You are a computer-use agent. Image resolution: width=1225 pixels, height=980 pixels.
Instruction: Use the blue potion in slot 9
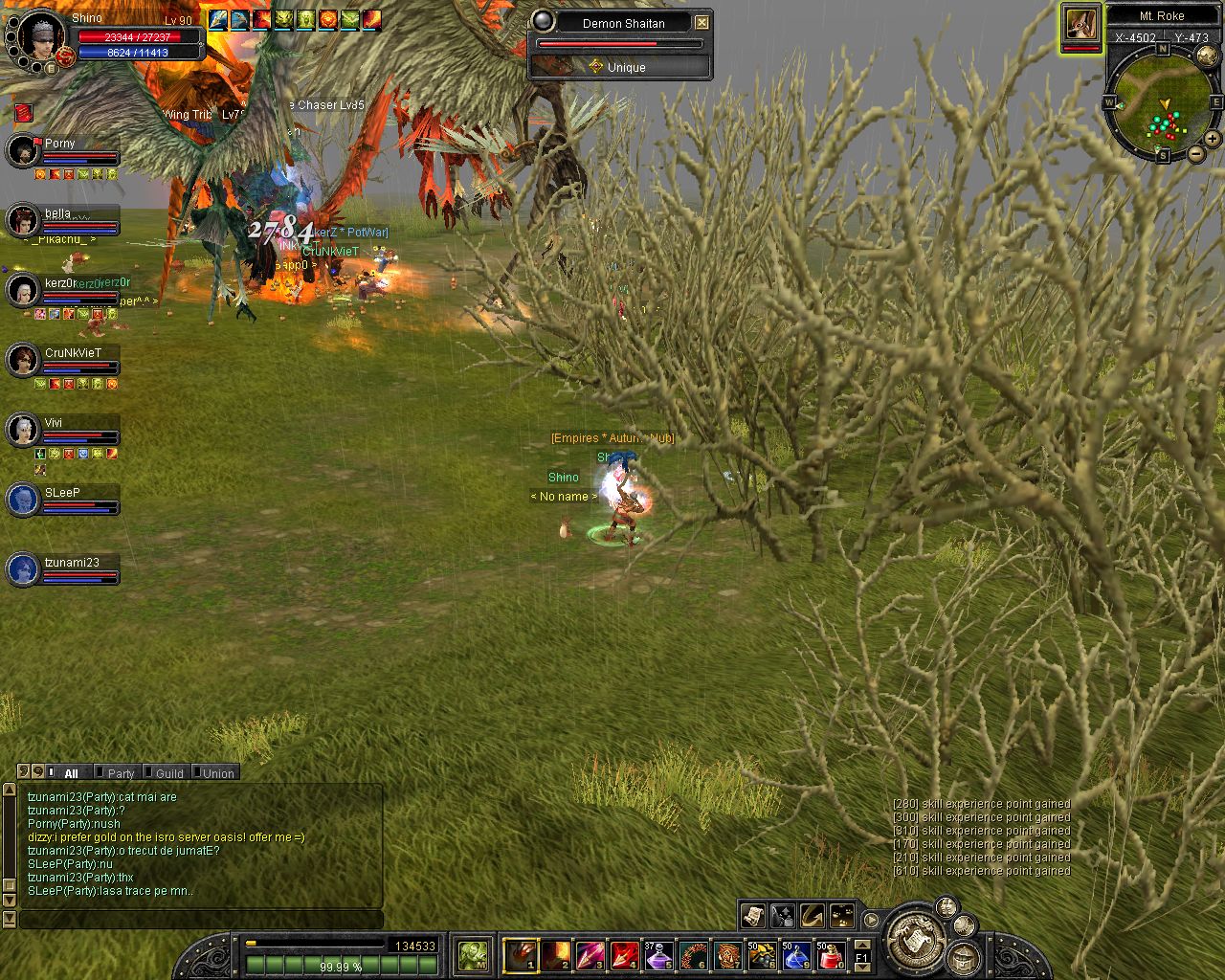point(796,955)
